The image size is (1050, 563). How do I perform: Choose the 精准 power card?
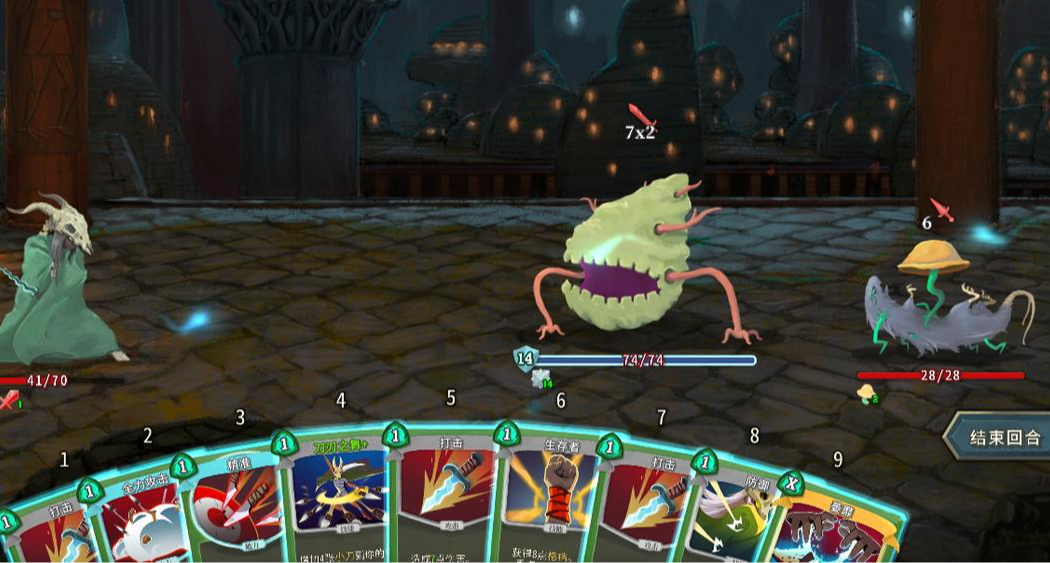[236, 510]
